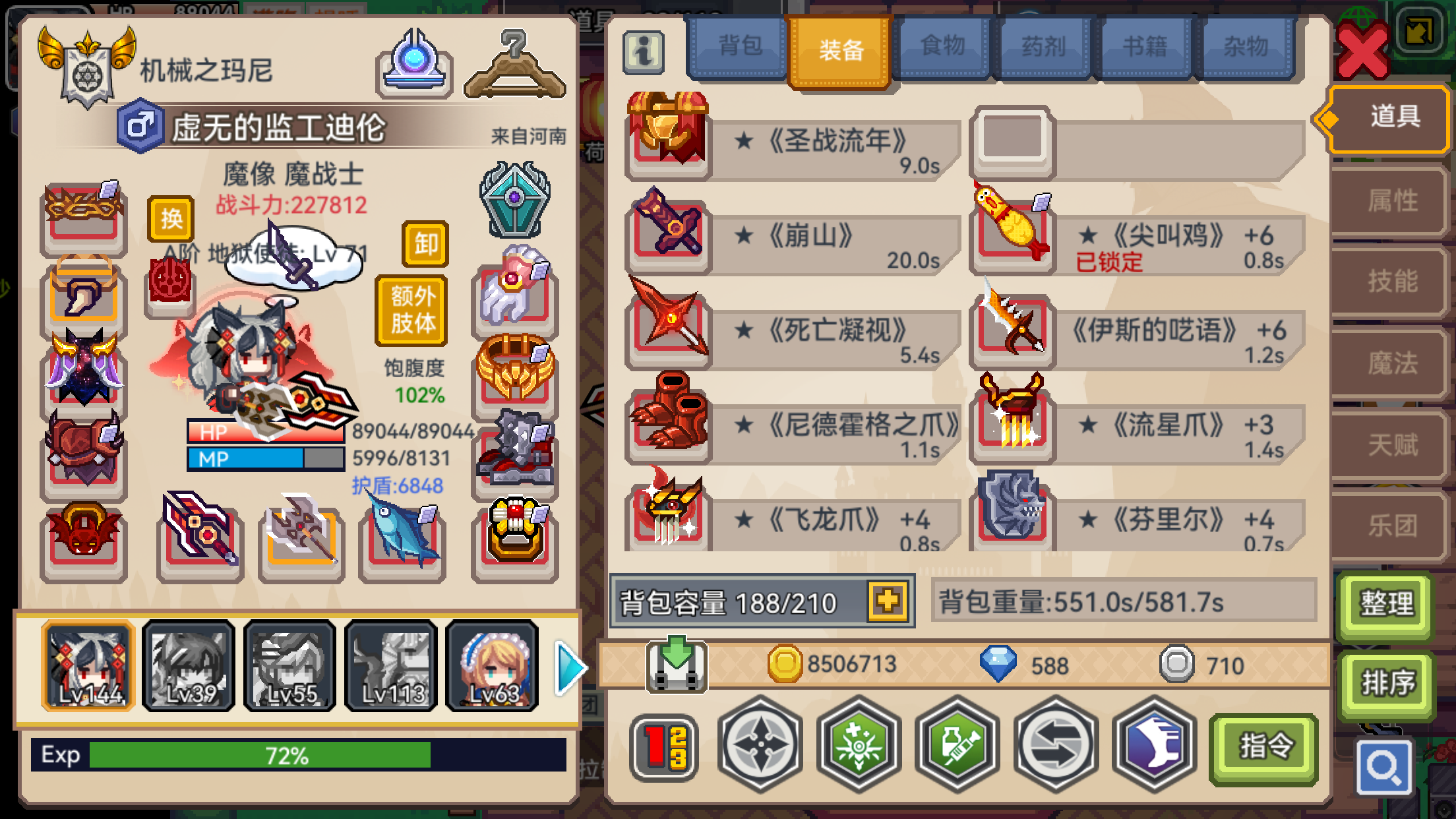Viewport: 1456px width, 819px height.
Task: Toggle the auto-loot backpack icon
Action: coord(678,664)
